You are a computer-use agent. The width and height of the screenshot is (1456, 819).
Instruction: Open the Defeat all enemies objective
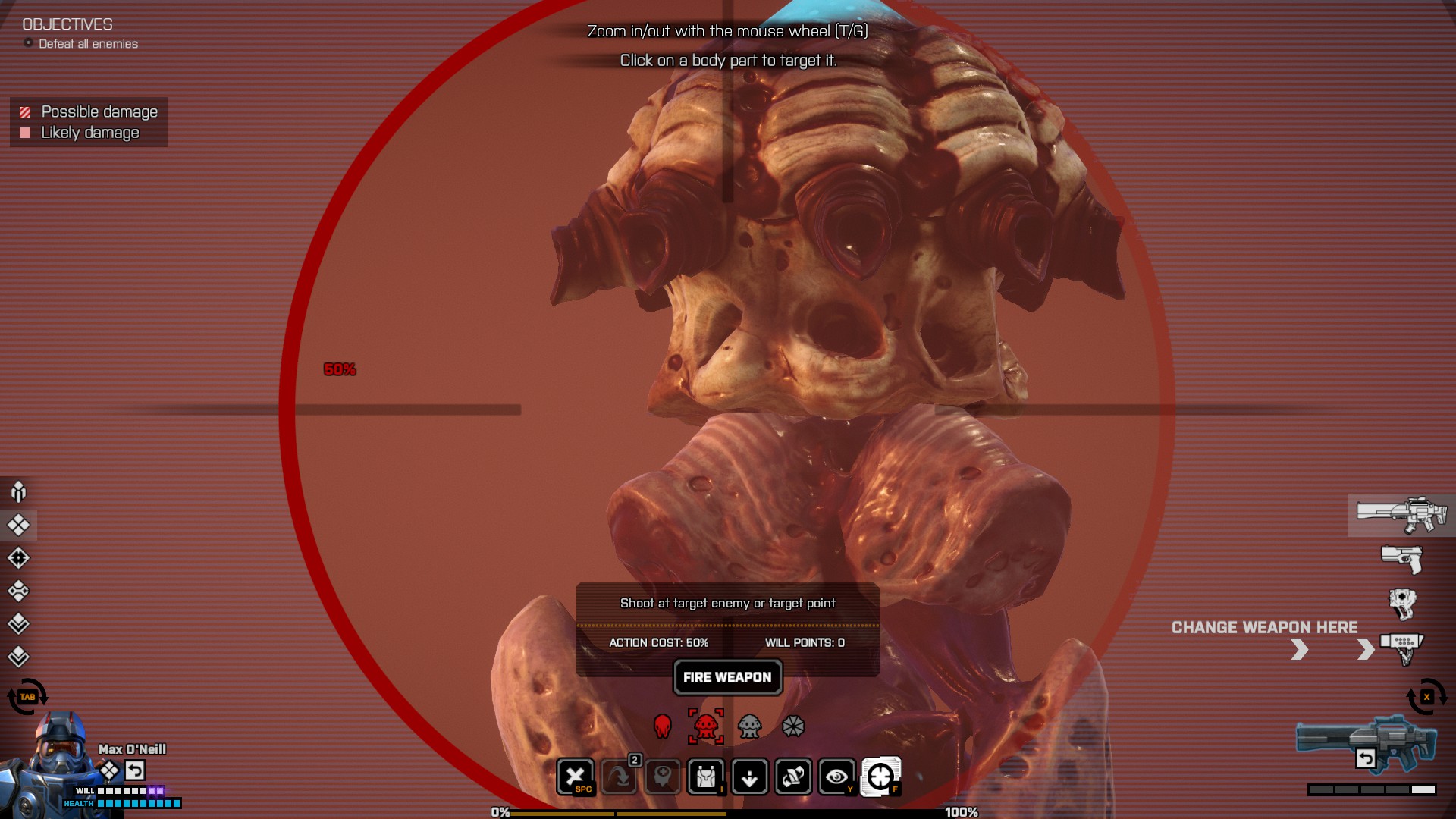(88, 44)
